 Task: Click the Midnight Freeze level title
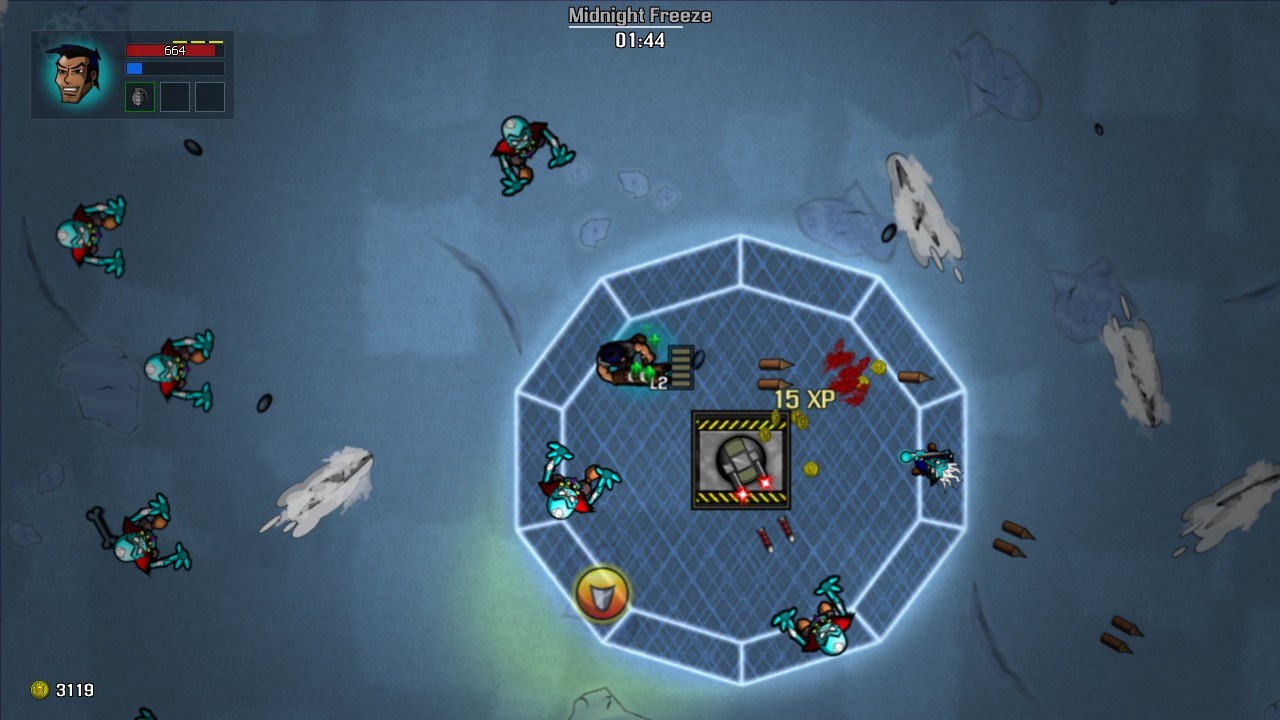[x=639, y=15]
